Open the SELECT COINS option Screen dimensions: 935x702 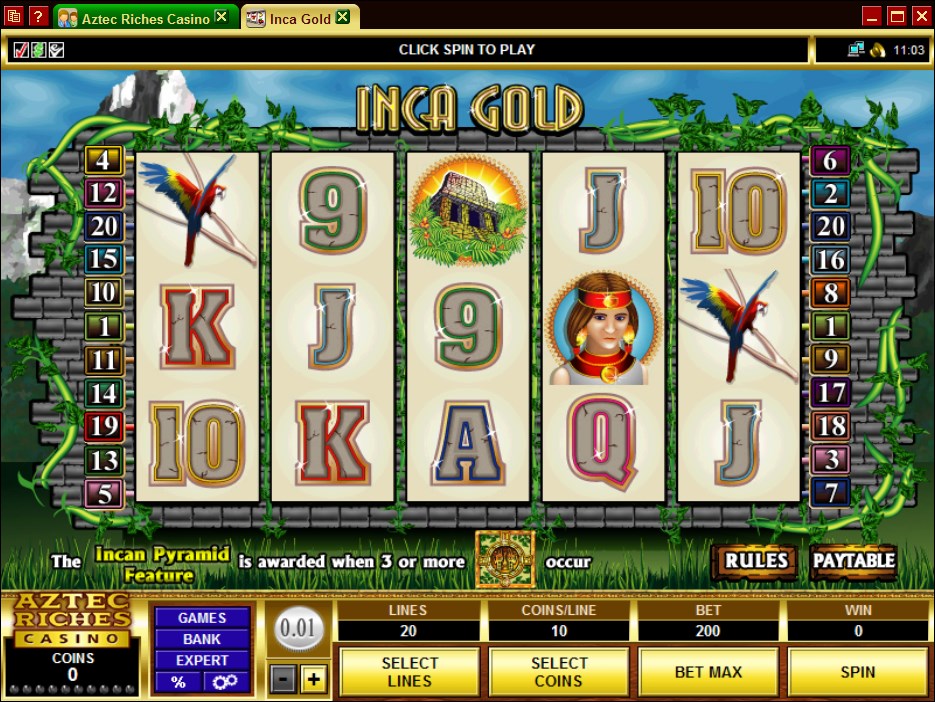pyautogui.click(x=558, y=671)
